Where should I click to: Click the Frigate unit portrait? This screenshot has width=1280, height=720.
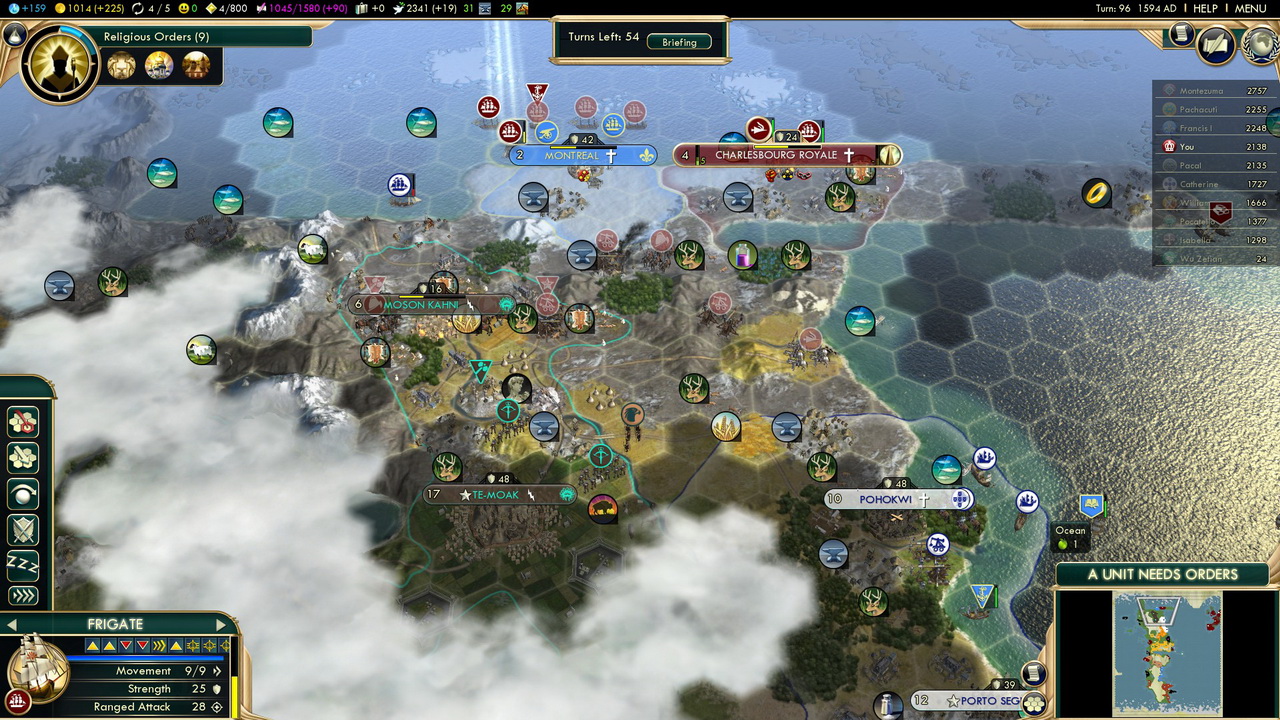[37, 668]
